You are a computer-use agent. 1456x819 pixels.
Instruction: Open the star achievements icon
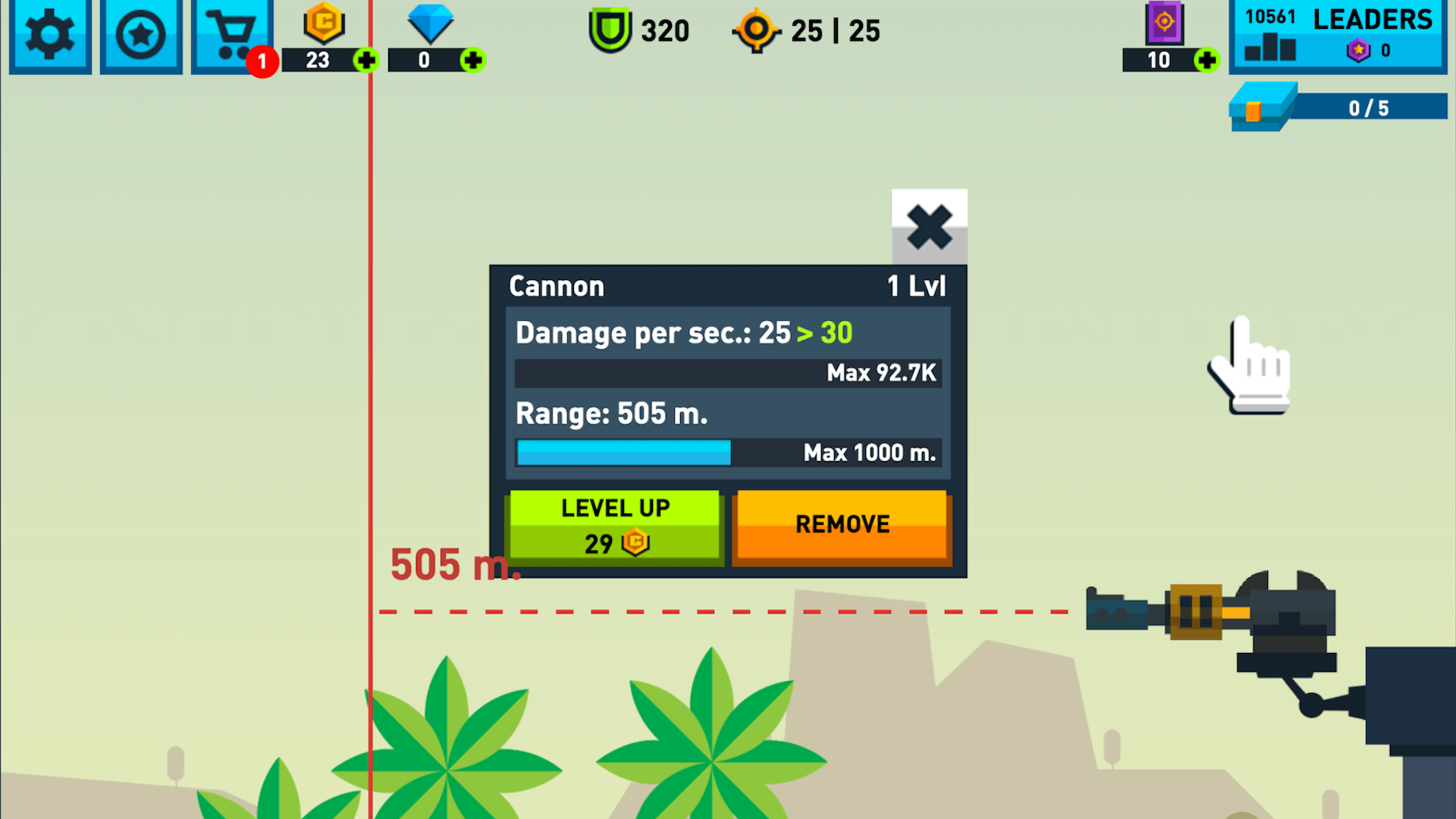[140, 33]
